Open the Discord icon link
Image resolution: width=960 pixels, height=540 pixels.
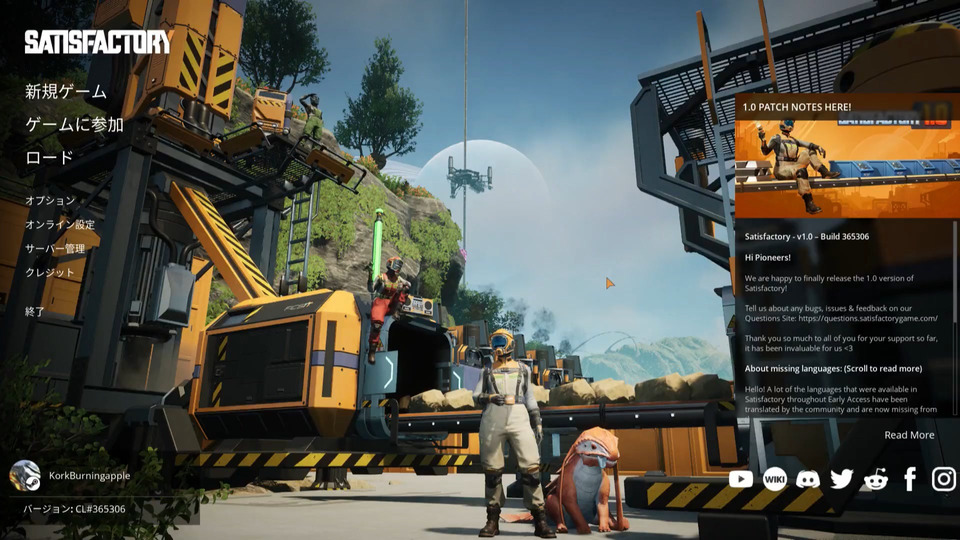coord(808,479)
